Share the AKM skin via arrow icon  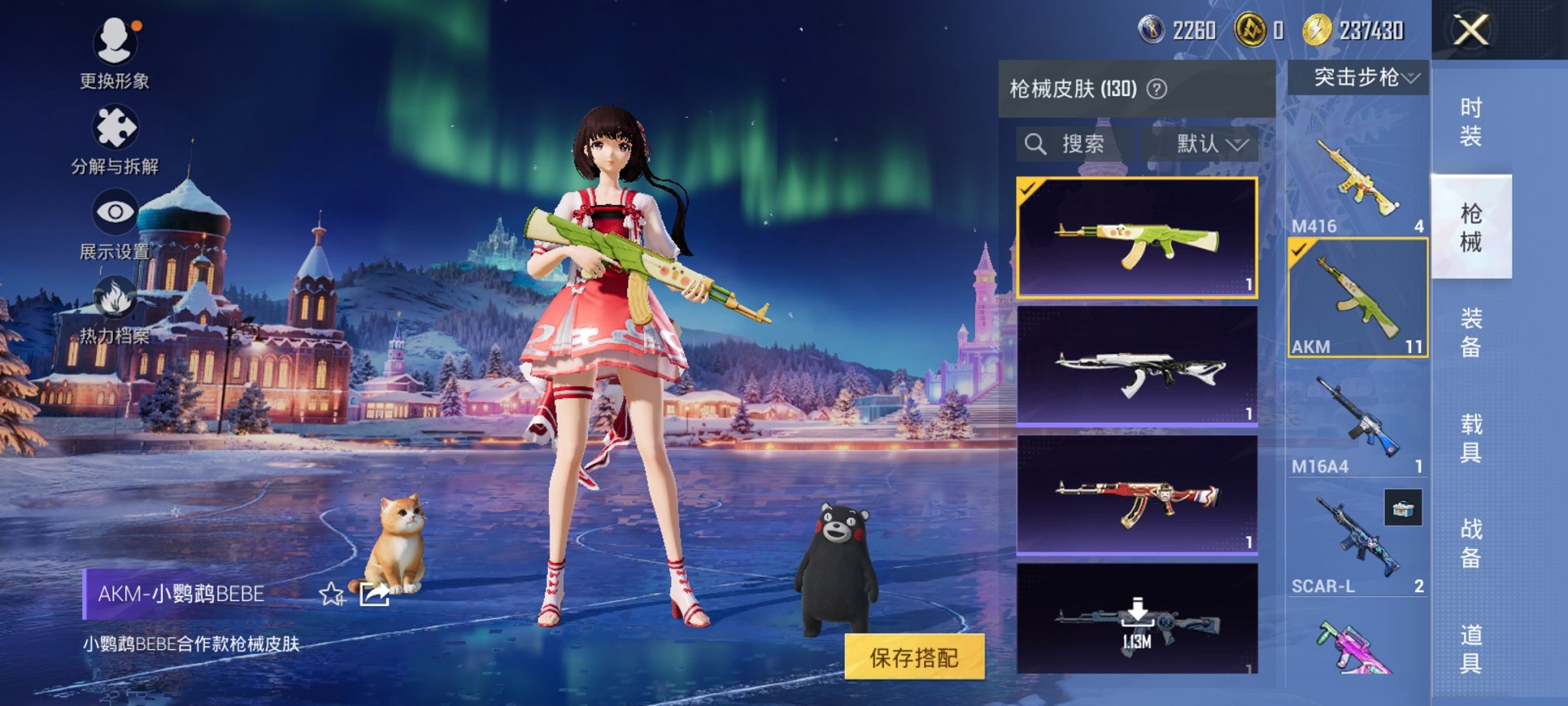point(374,594)
